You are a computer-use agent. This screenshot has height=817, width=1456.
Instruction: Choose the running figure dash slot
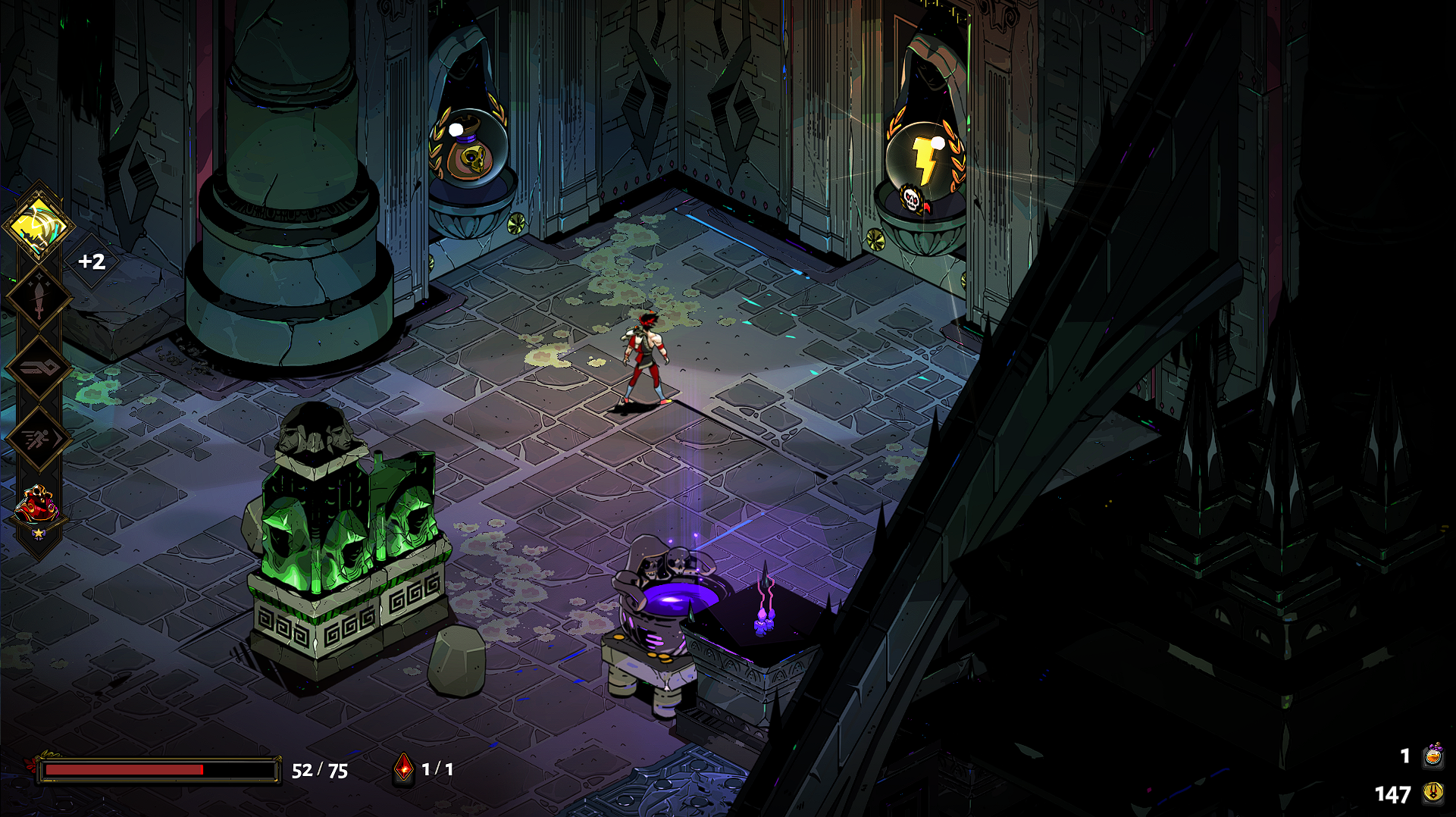point(38,438)
